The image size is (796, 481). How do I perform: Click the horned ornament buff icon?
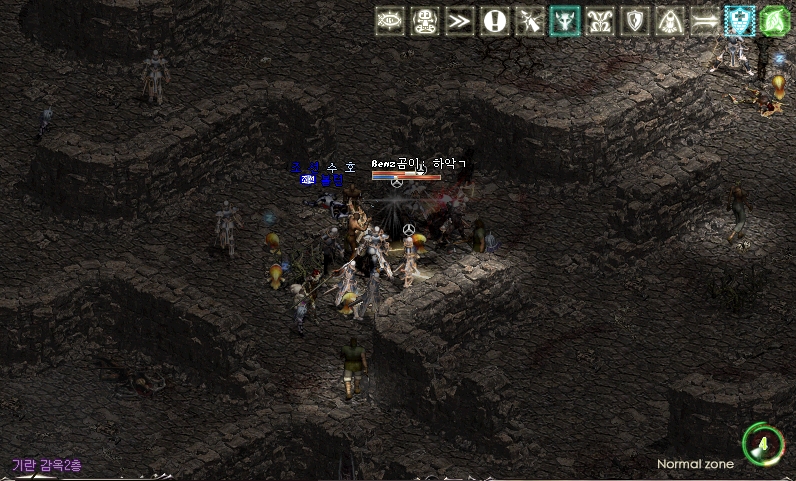coord(600,21)
